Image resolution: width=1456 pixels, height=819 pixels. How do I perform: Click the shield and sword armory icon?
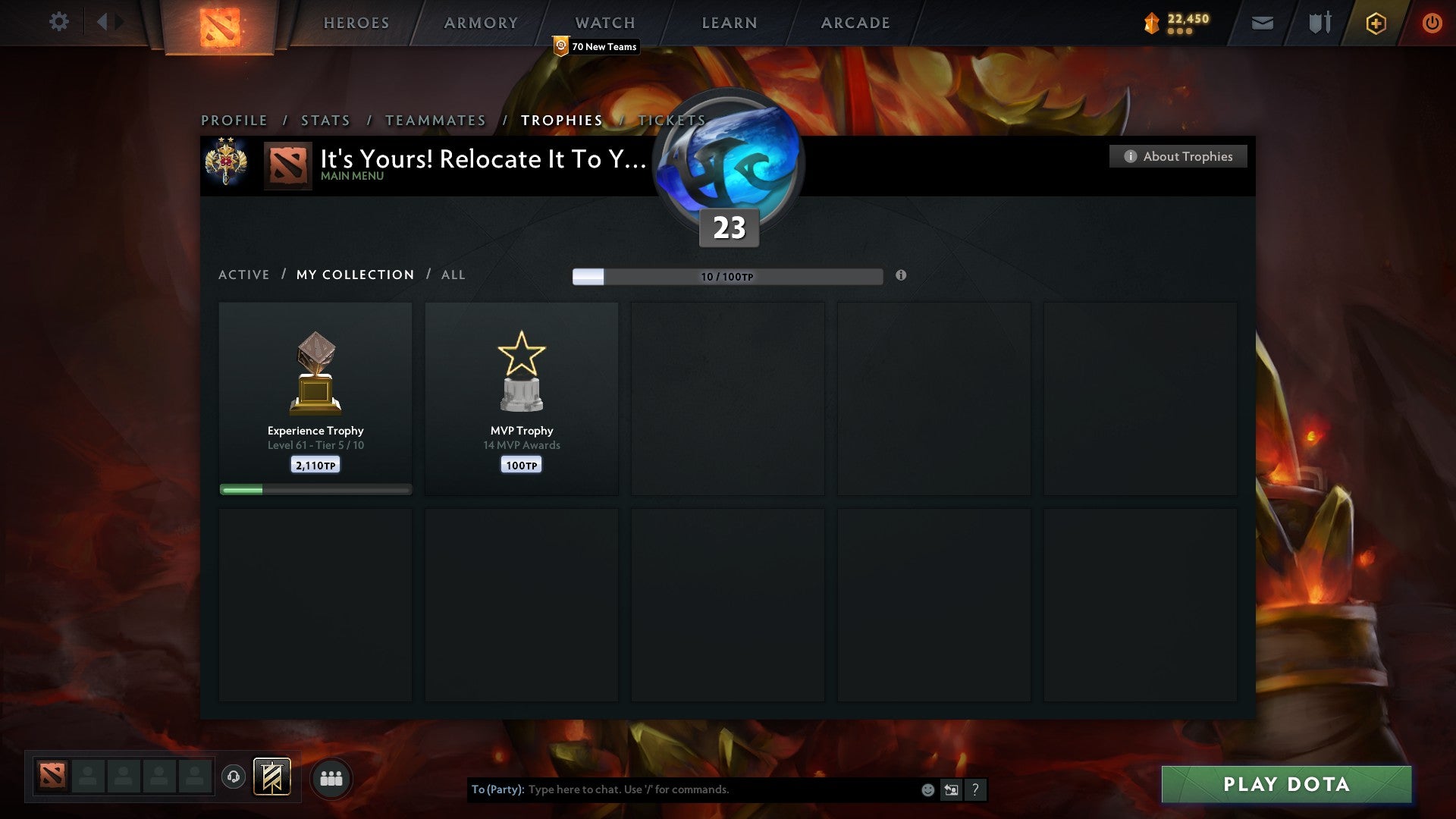coord(1319,23)
